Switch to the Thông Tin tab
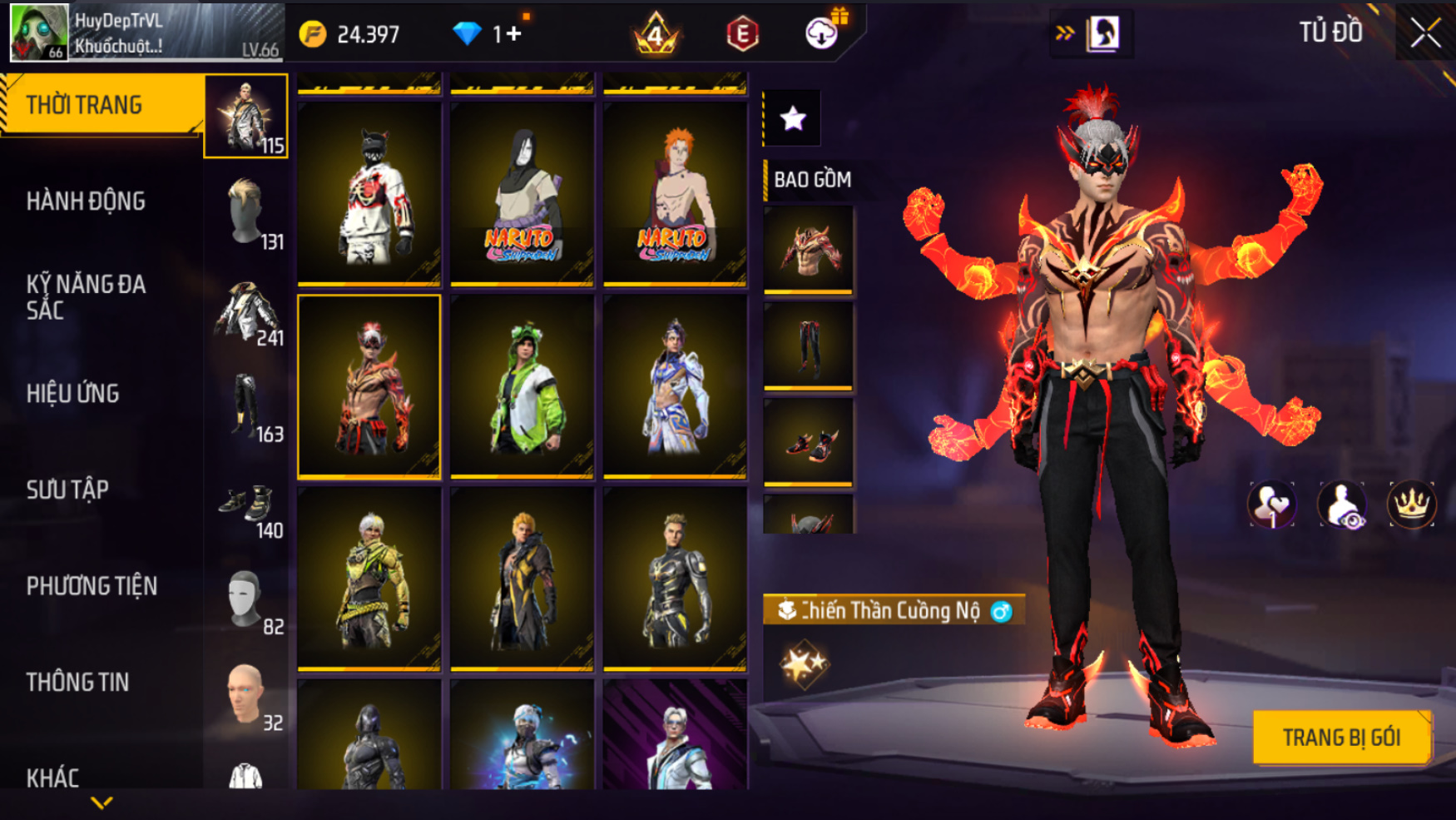This screenshot has width=1456, height=820. (78, 683)
